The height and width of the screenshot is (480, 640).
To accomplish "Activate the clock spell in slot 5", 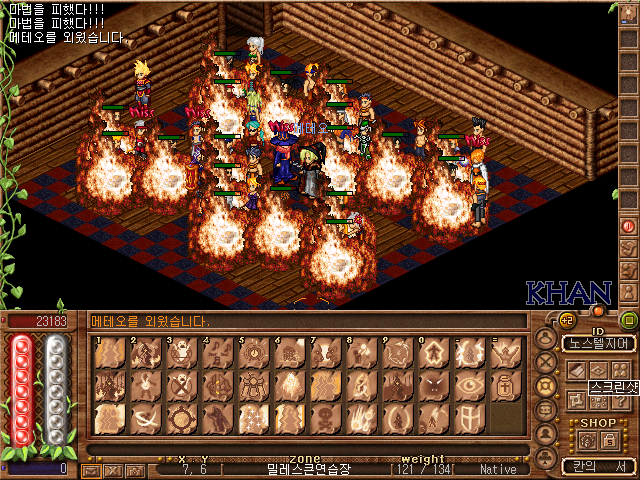I will coord(252,354).
